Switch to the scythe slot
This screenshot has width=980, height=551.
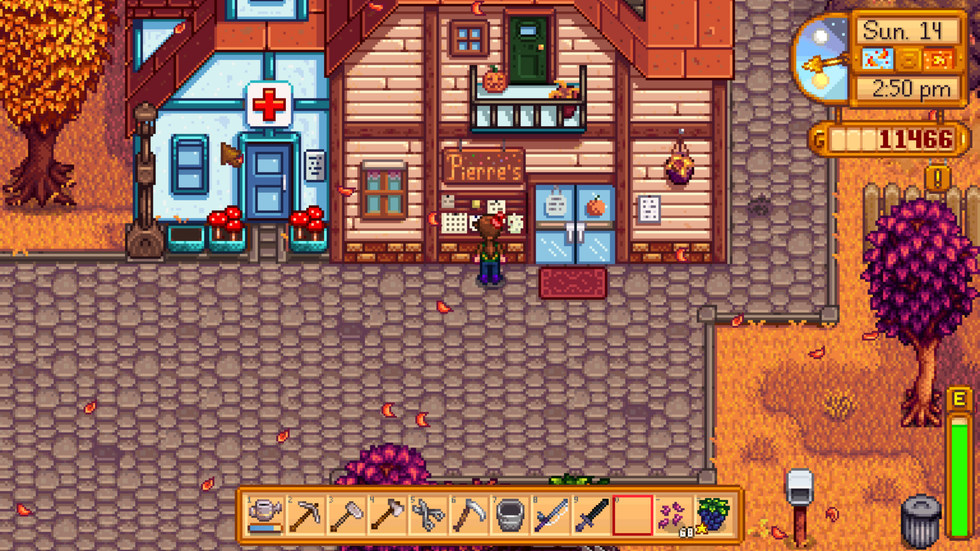(x=470, y=515)
